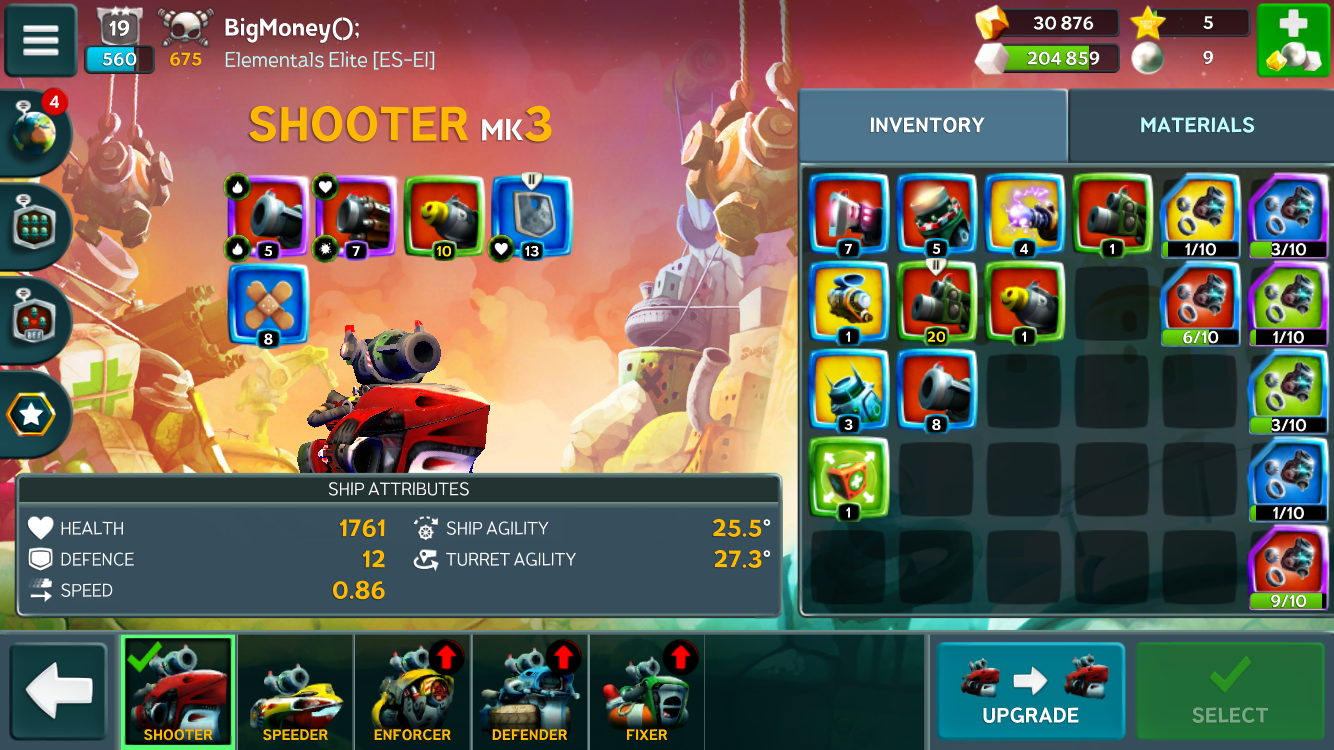Go back with the arrow button
This screenshot has height=750, width=1334.
59,691
